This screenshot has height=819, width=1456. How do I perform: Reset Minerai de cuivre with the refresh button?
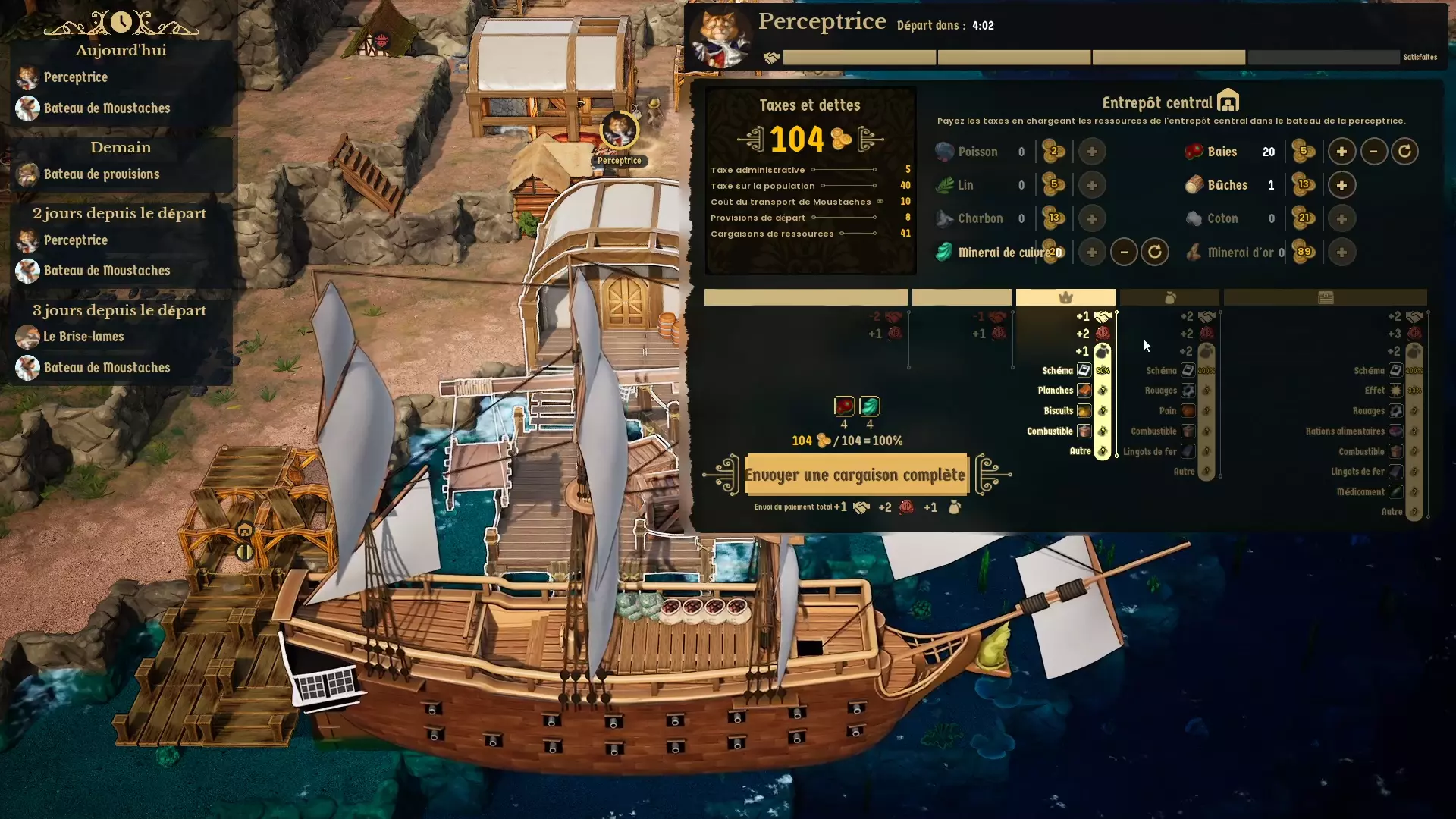[1155, 252]
